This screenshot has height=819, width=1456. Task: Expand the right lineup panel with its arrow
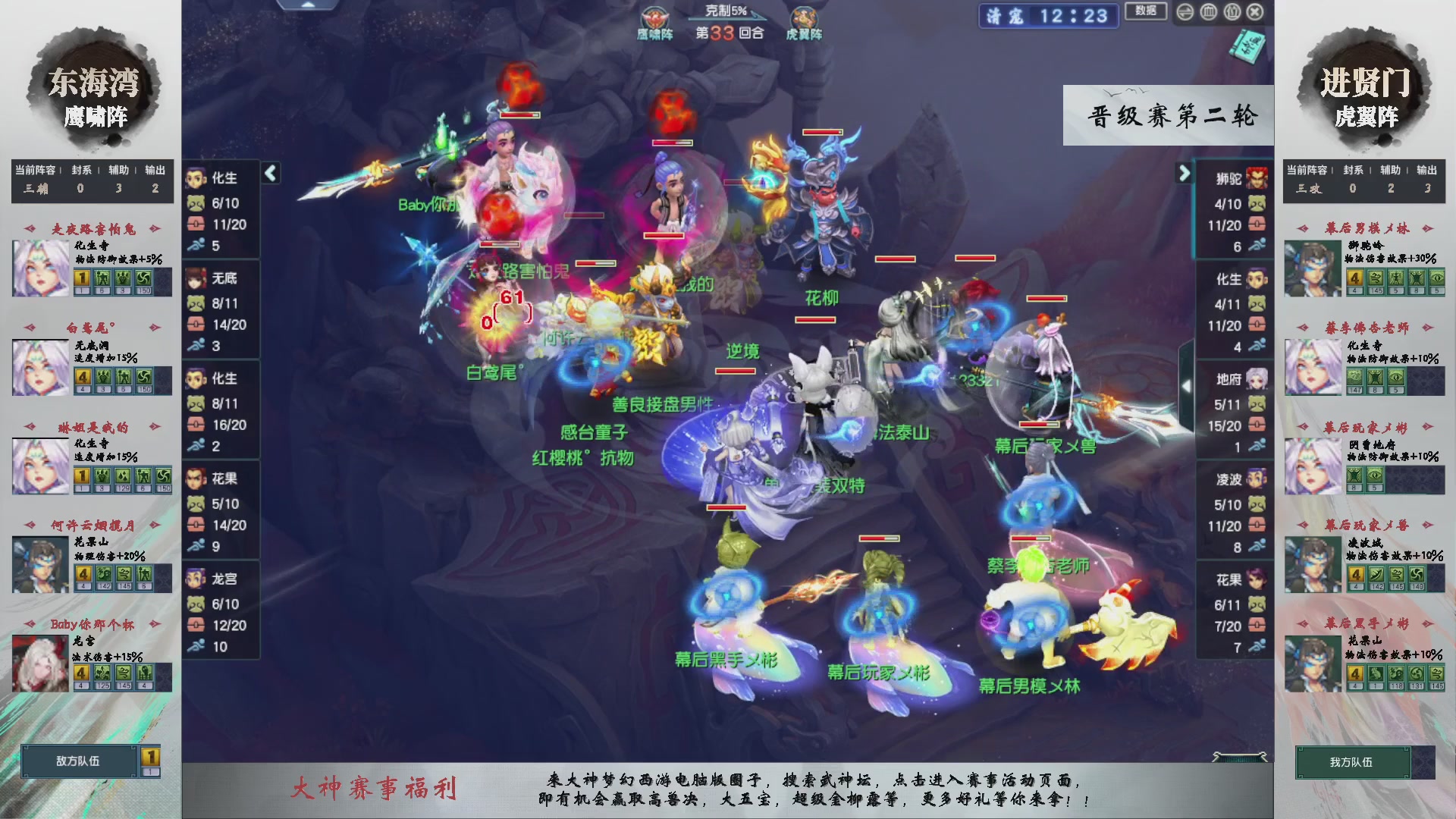pos(1185,172)
